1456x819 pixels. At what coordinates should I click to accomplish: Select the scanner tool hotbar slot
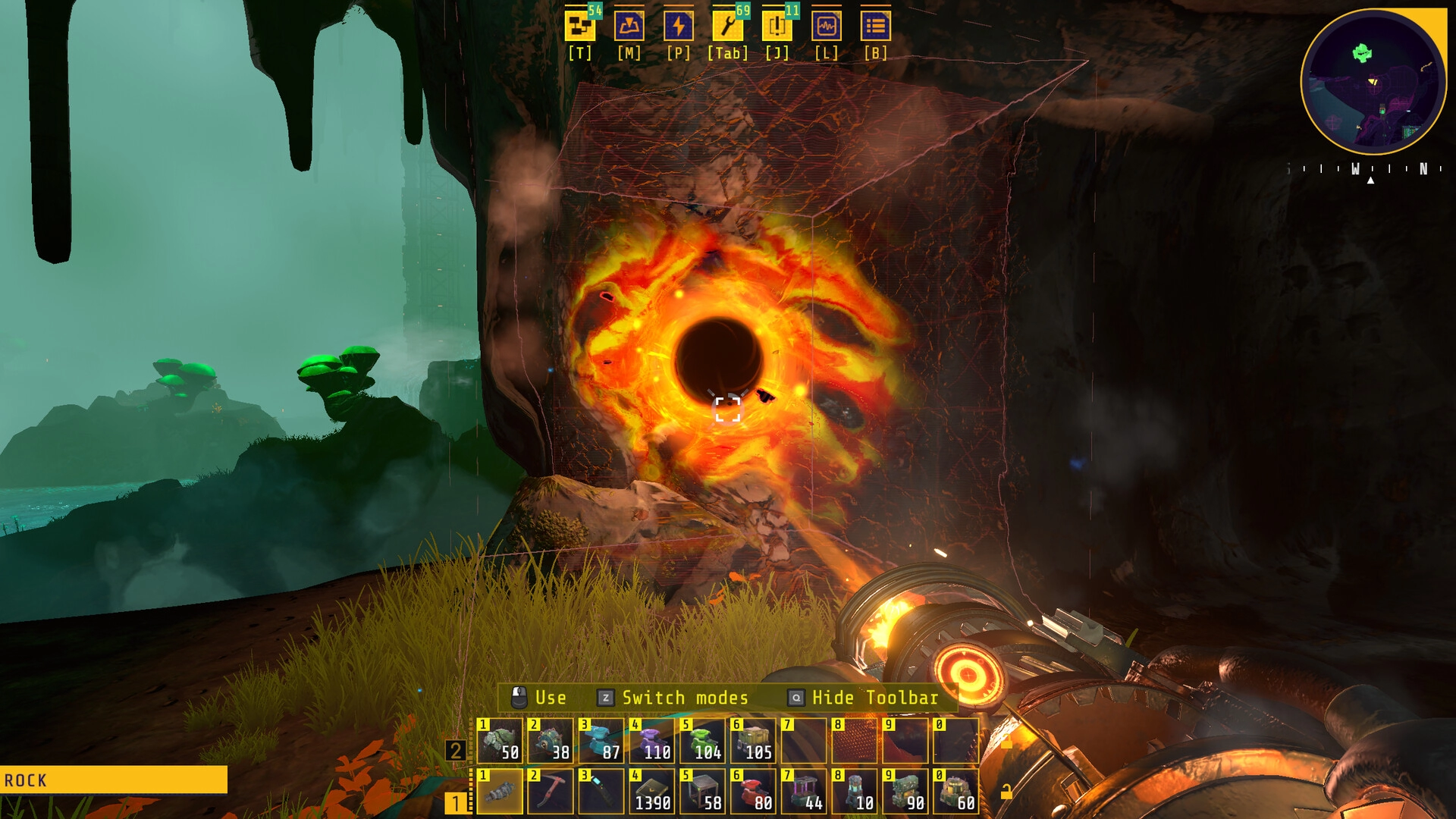click(x=601, y=791)
